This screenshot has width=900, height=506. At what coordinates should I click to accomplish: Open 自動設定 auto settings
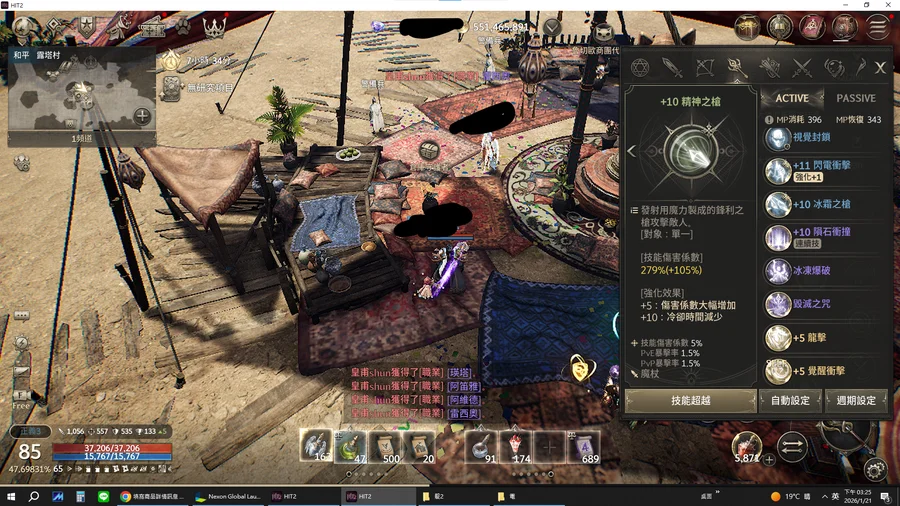coord(791,400)
